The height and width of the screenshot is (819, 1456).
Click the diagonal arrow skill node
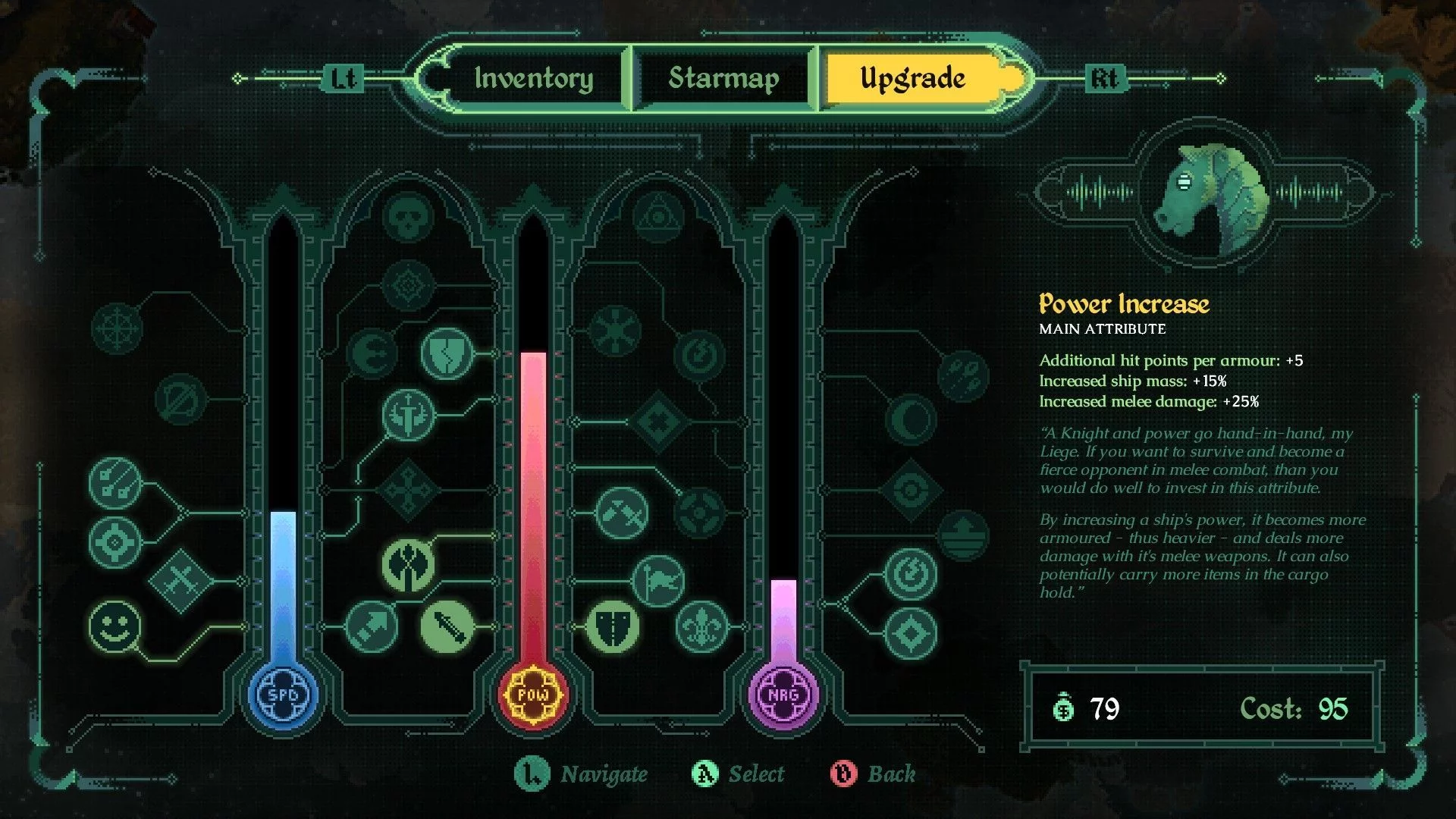coord(372,626)
